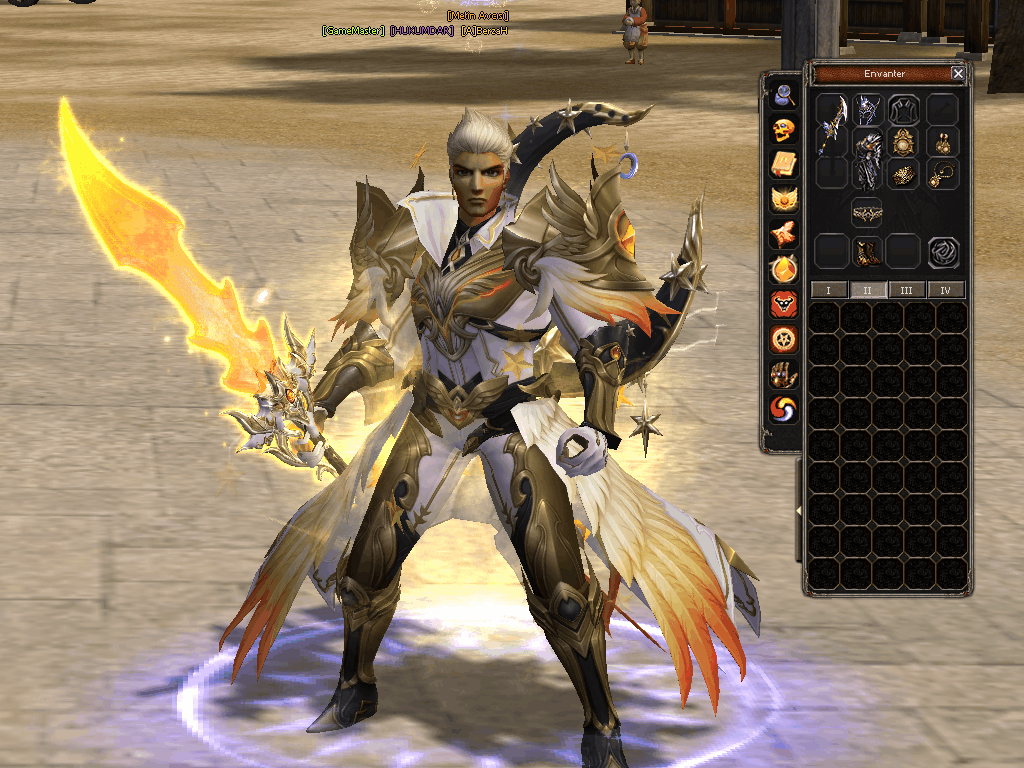
Task: Open inventory page II
Action: (865, 290)
